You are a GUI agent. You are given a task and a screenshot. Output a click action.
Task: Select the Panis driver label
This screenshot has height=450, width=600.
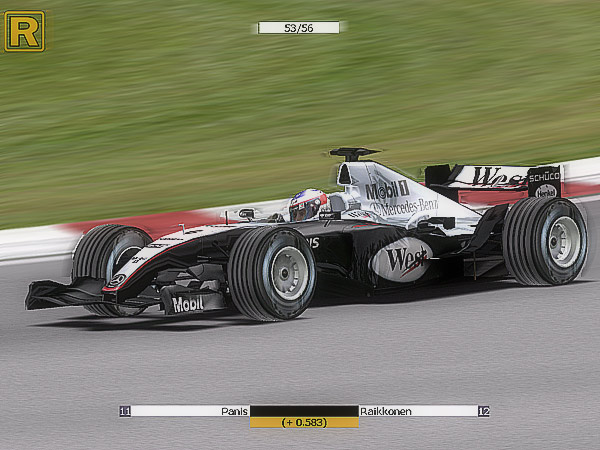[234, 411]
